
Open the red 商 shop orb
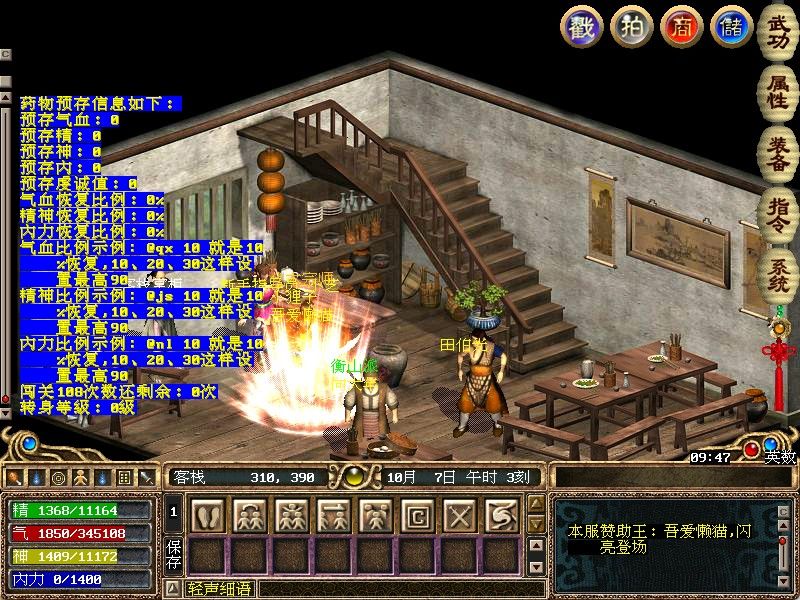click(681, 26)
